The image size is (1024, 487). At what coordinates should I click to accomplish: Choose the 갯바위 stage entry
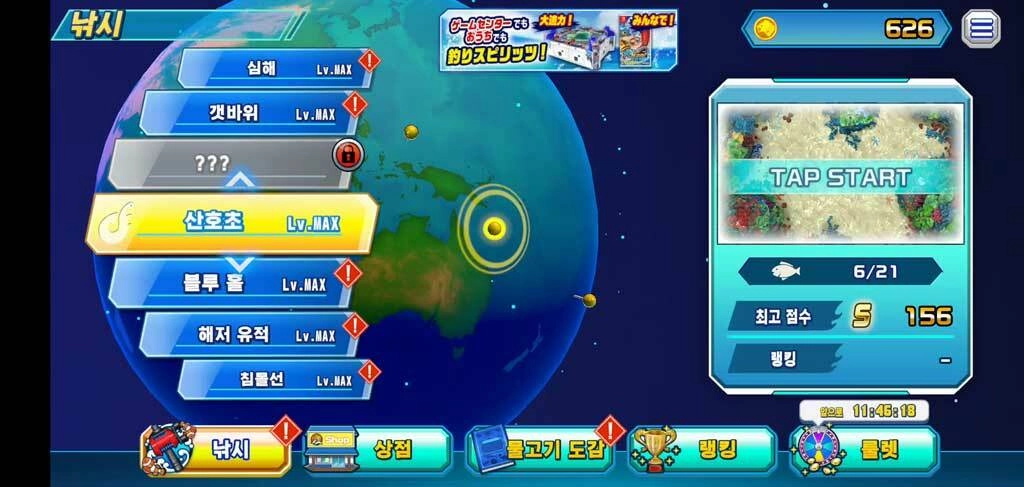(x=250, y=113)
